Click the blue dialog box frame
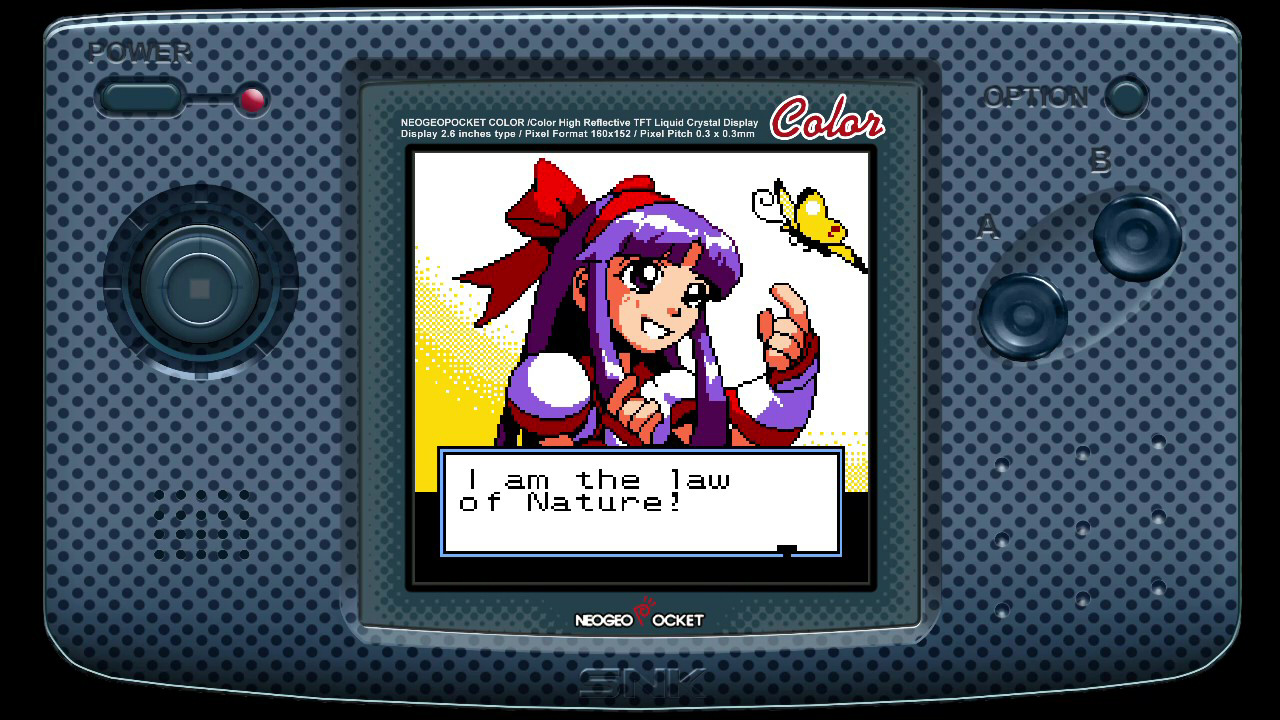 pos(445,500)
